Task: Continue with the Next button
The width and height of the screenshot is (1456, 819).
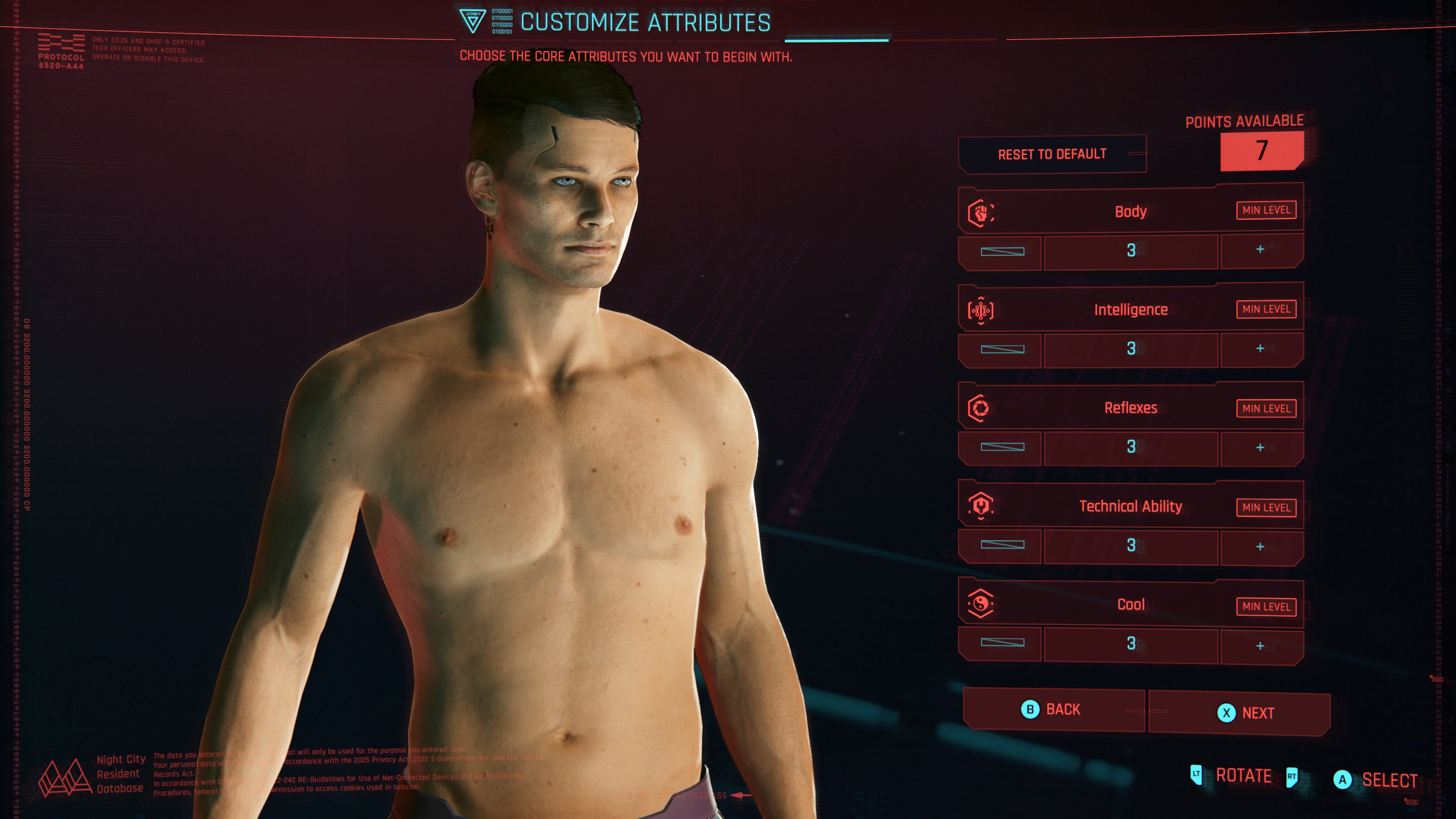Action: click(x=1239, y=713)
